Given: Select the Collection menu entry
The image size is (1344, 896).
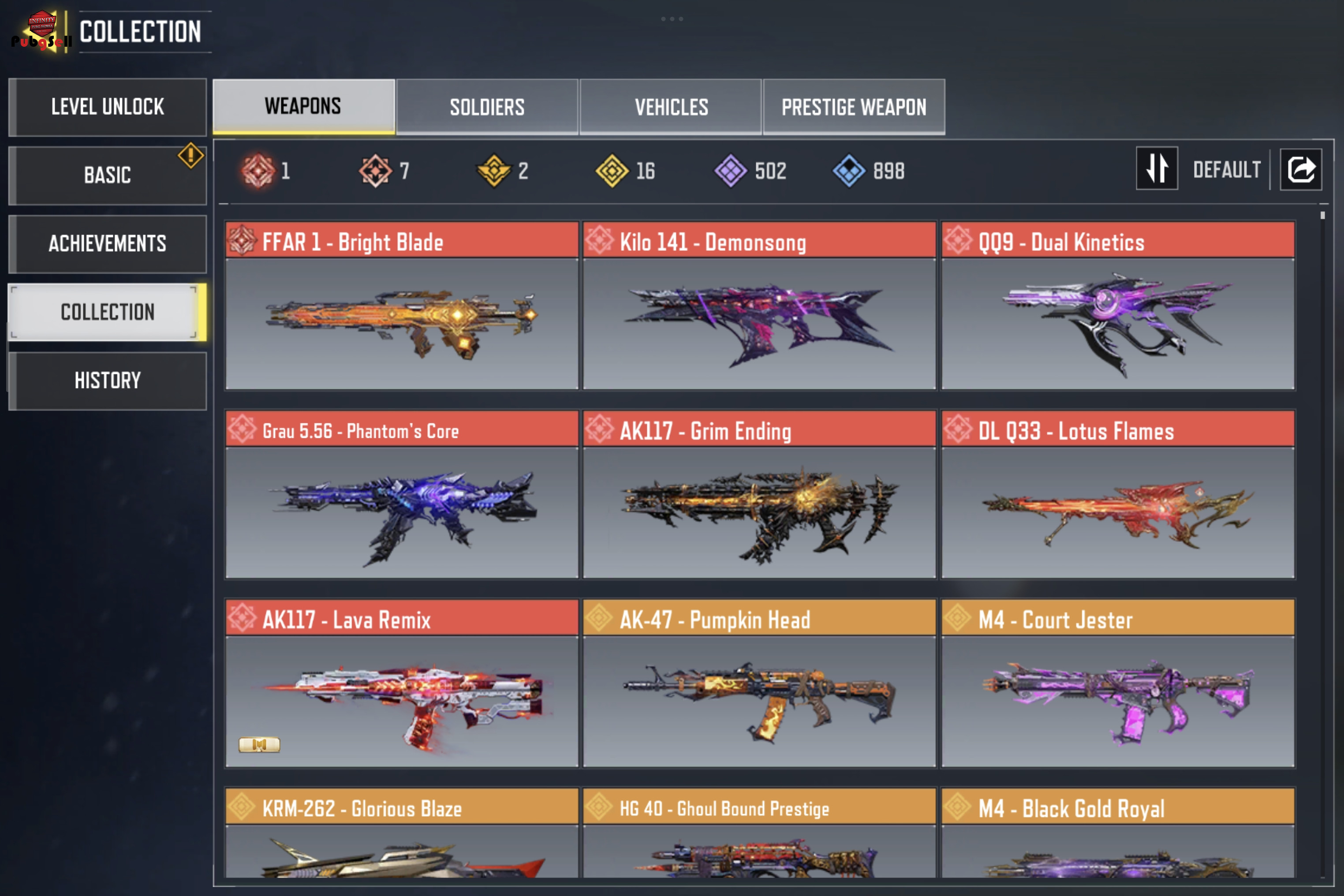Looking at the screenshot, I should pos(108,312).
